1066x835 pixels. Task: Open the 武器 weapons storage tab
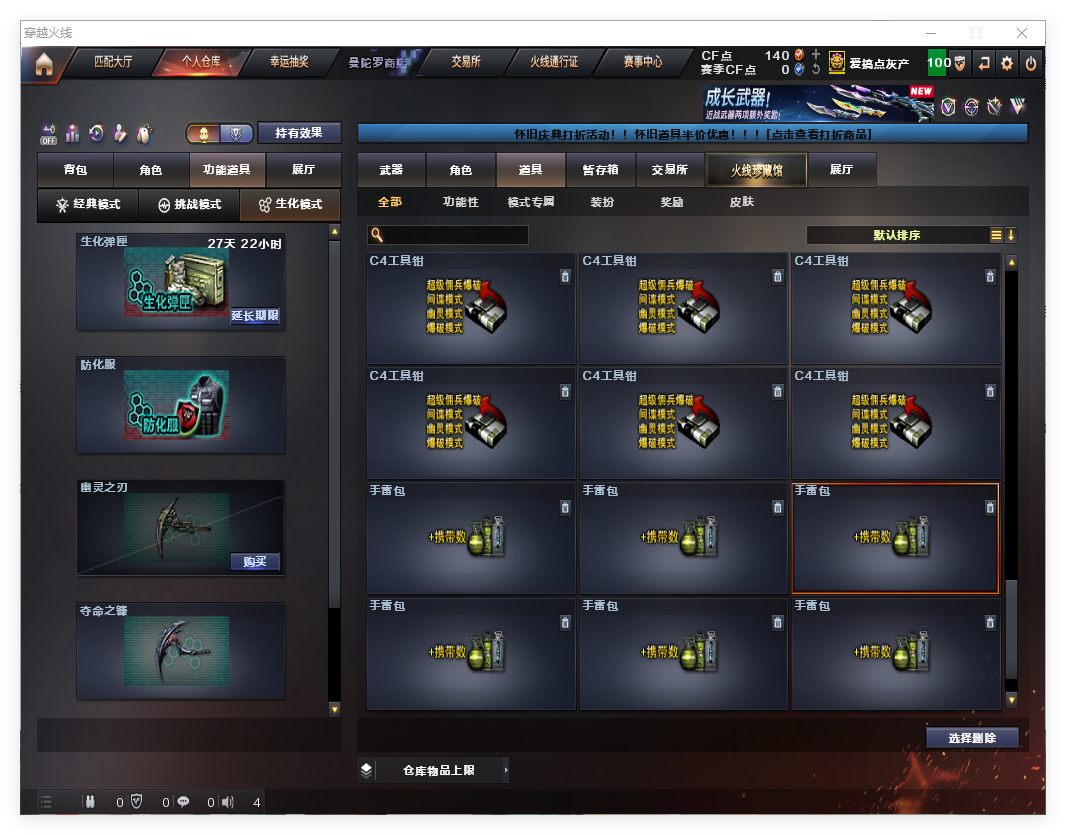(x=391, y=170)
